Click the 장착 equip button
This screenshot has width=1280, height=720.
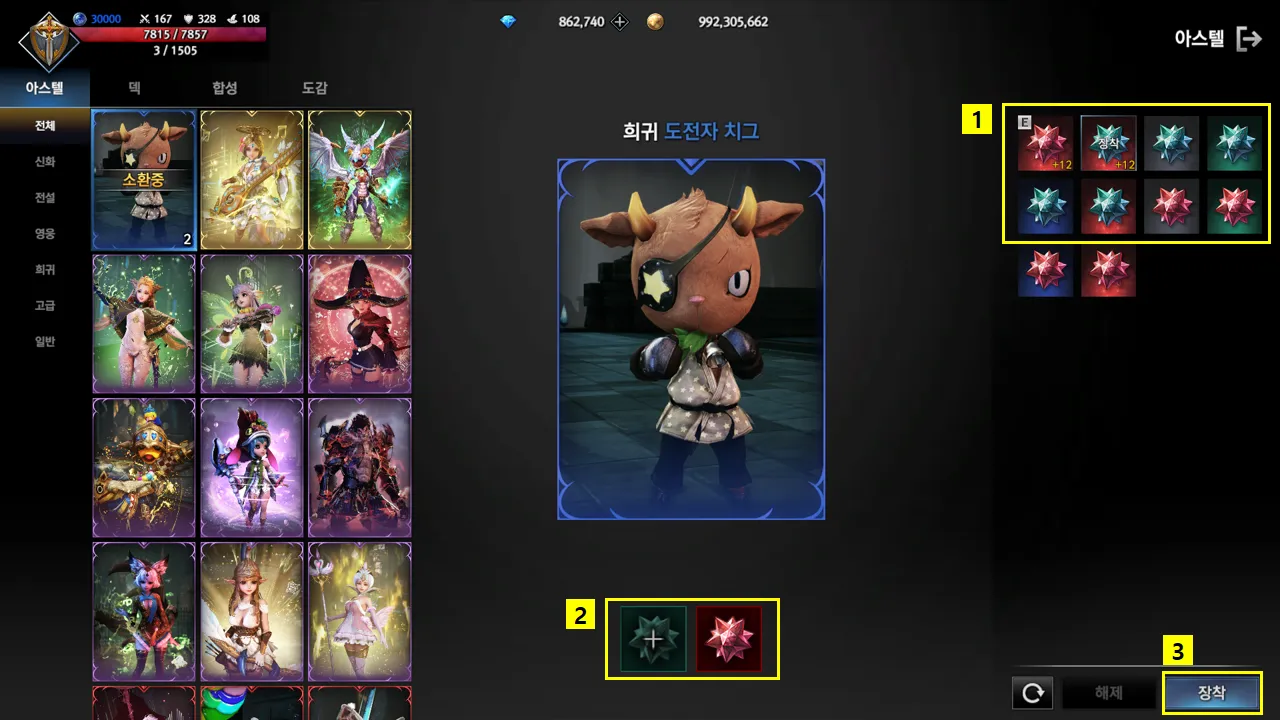(1212, 693)
